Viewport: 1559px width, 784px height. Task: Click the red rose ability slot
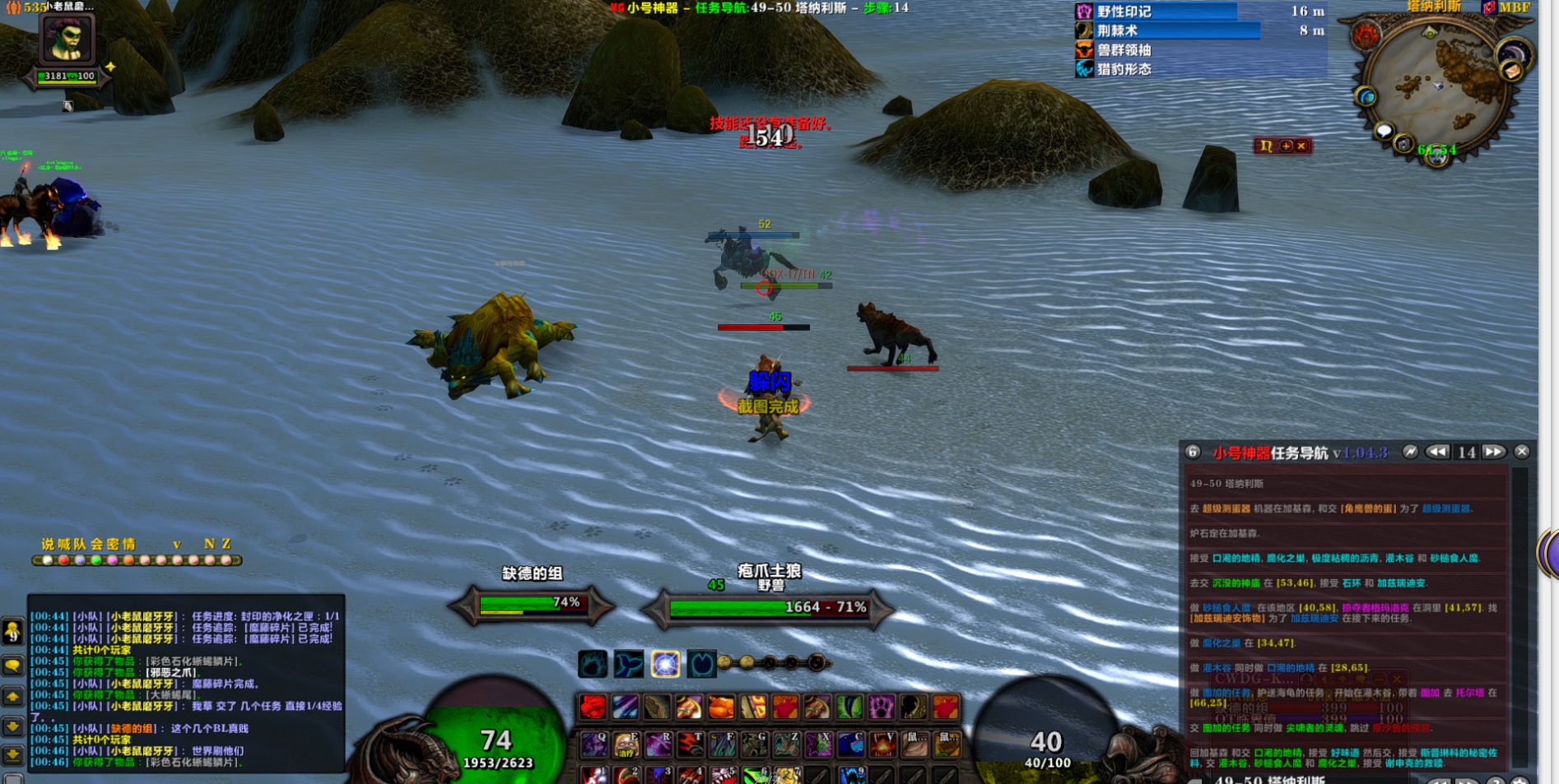(x=593, y=707)
